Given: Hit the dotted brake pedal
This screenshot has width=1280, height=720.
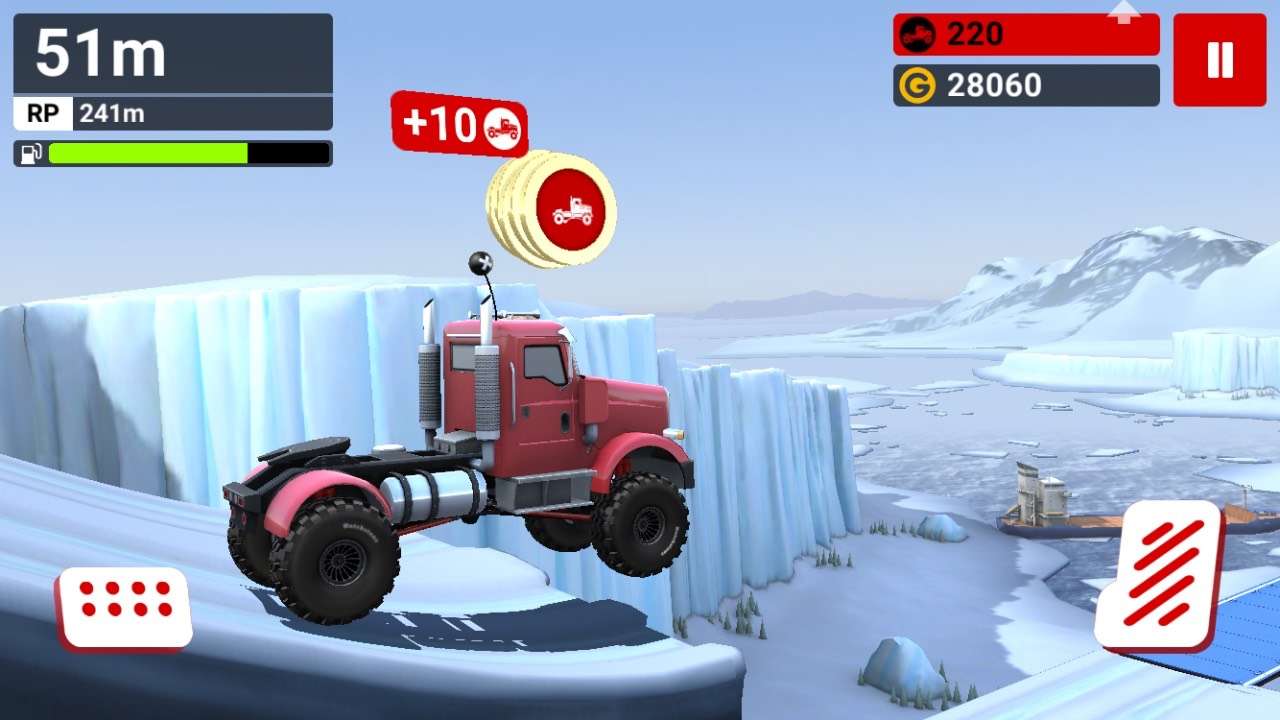Looking at the screenshot, I should (x=126, y=608).
